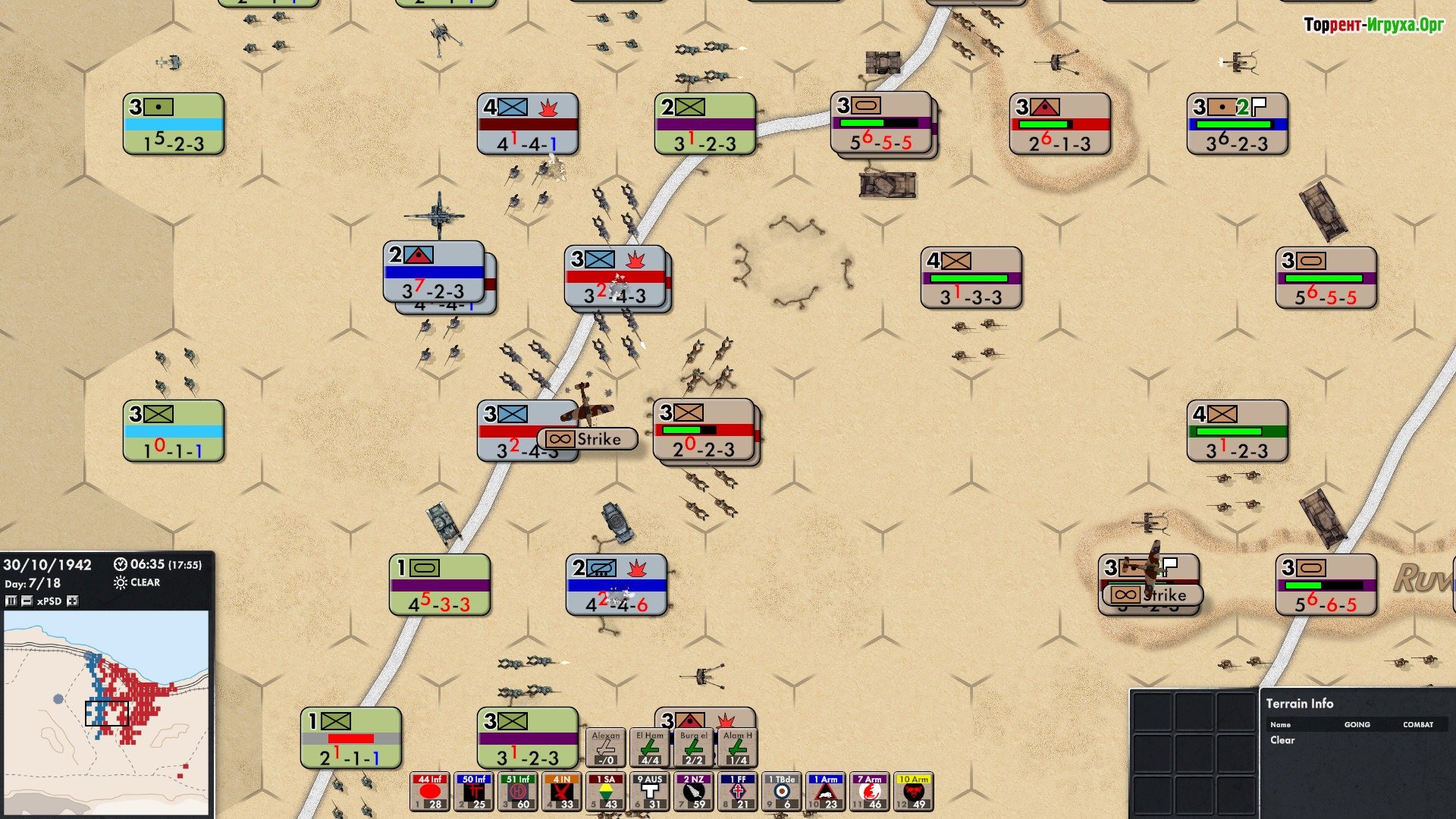This screenshot has height=819, width=1456.
Task: Open the El Ham airfield button
Action: click(650, 748)
